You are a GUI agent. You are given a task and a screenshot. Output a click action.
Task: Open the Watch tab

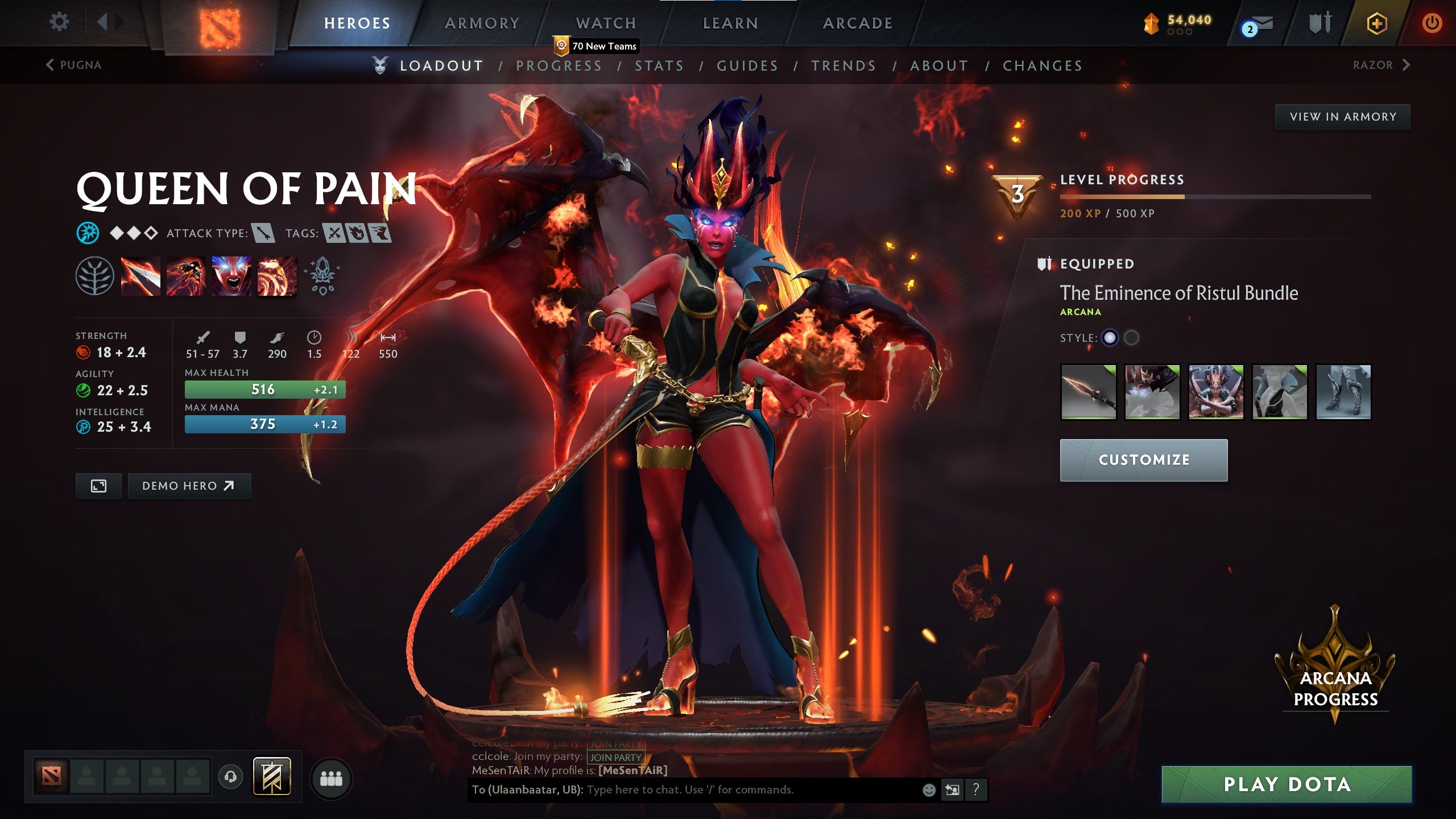point(606,23)
